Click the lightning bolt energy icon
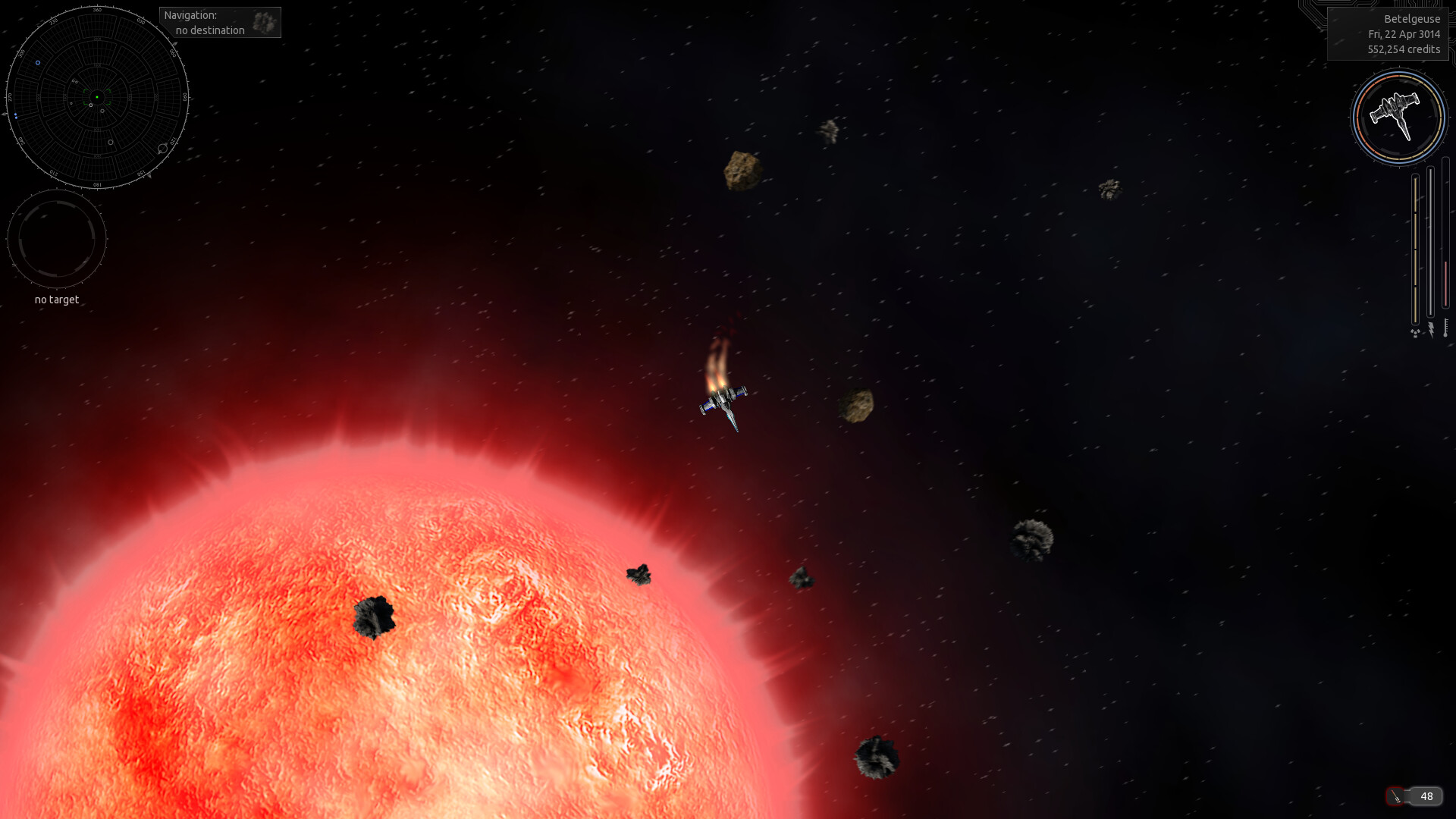Screen dimensions: 1456x819 (x=1431, y=329)
